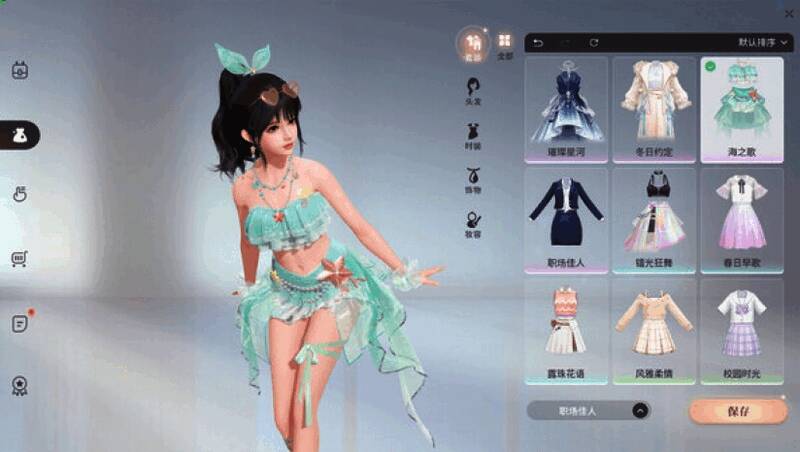The width and height of the screenshot is (800, 452).
Task: Select the 璀璨星河 dark blue gown
Action: [566, 109]
